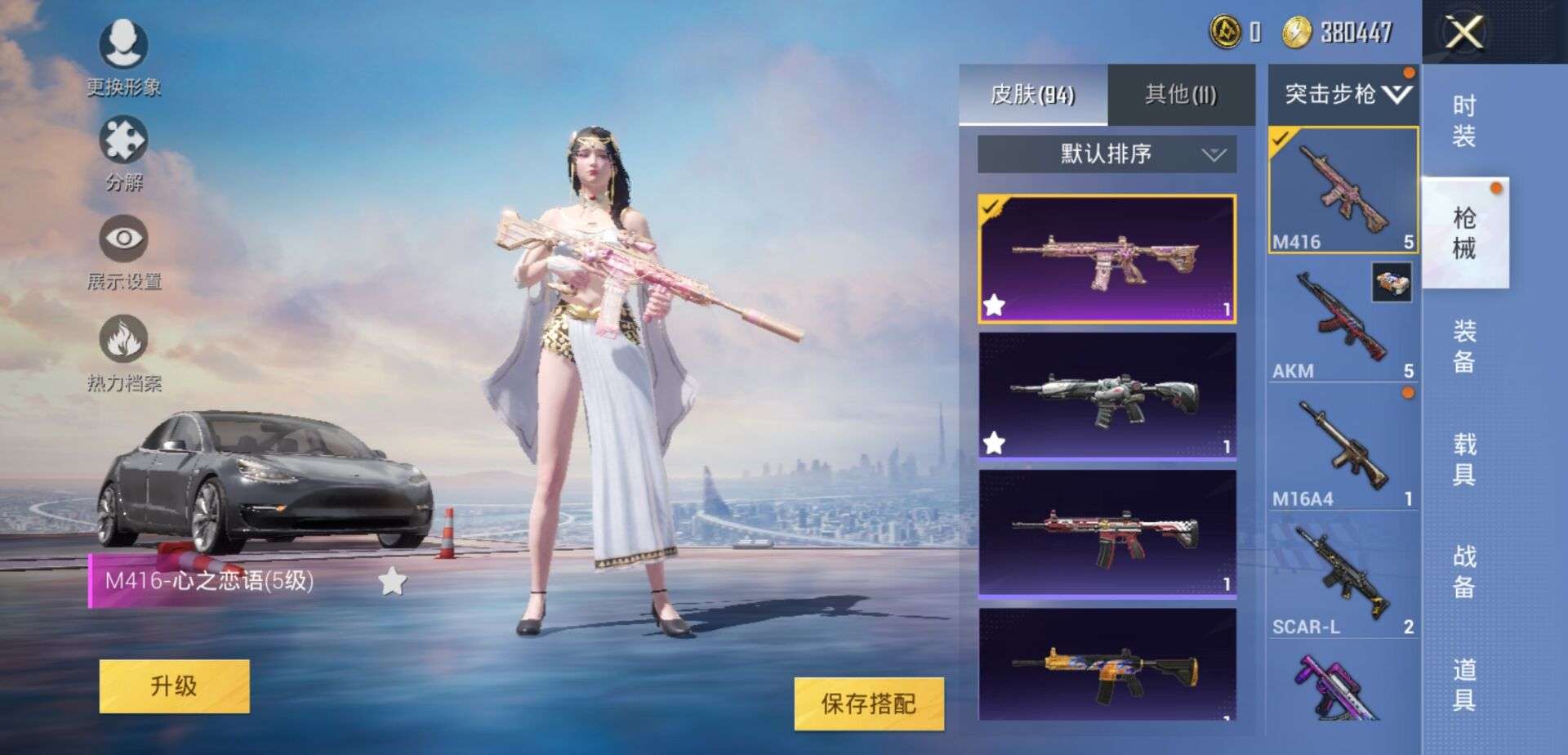Open the 默认排序 sorting dropdown
The height and width of the screenshot is (755, 1568).
tap(1107, 154)
